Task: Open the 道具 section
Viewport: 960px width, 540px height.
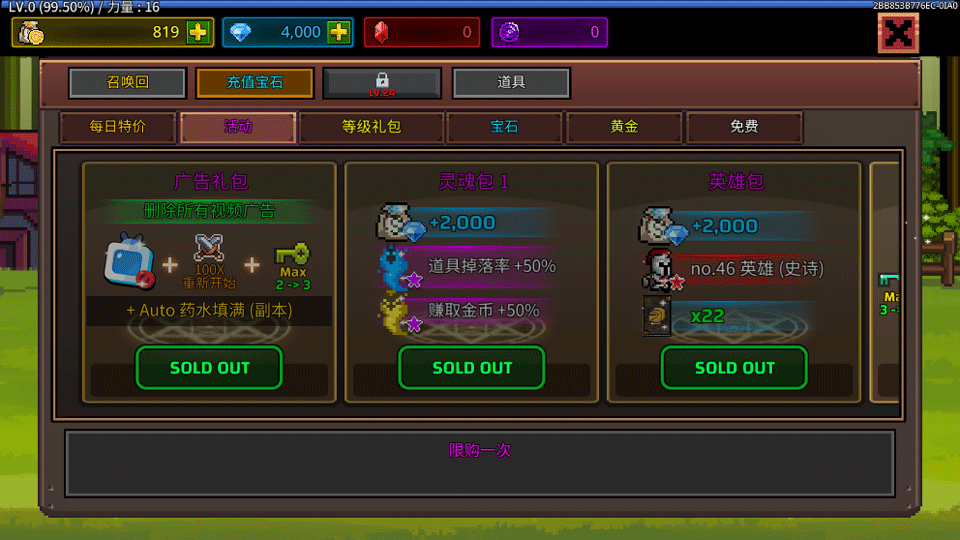Action: pyautogui.click(x=511, y=83)
